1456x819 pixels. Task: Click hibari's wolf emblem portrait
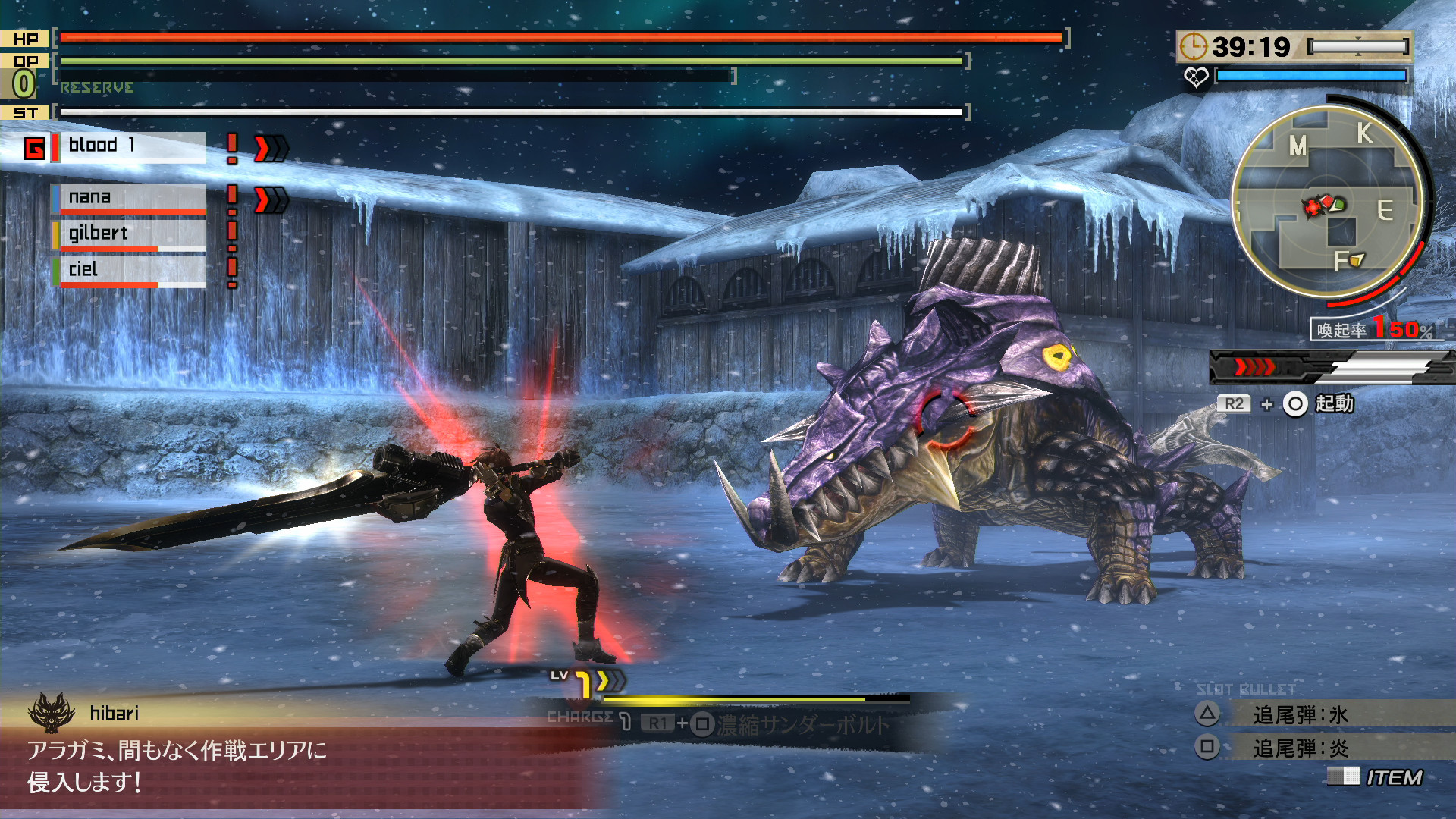pos(52,713)
